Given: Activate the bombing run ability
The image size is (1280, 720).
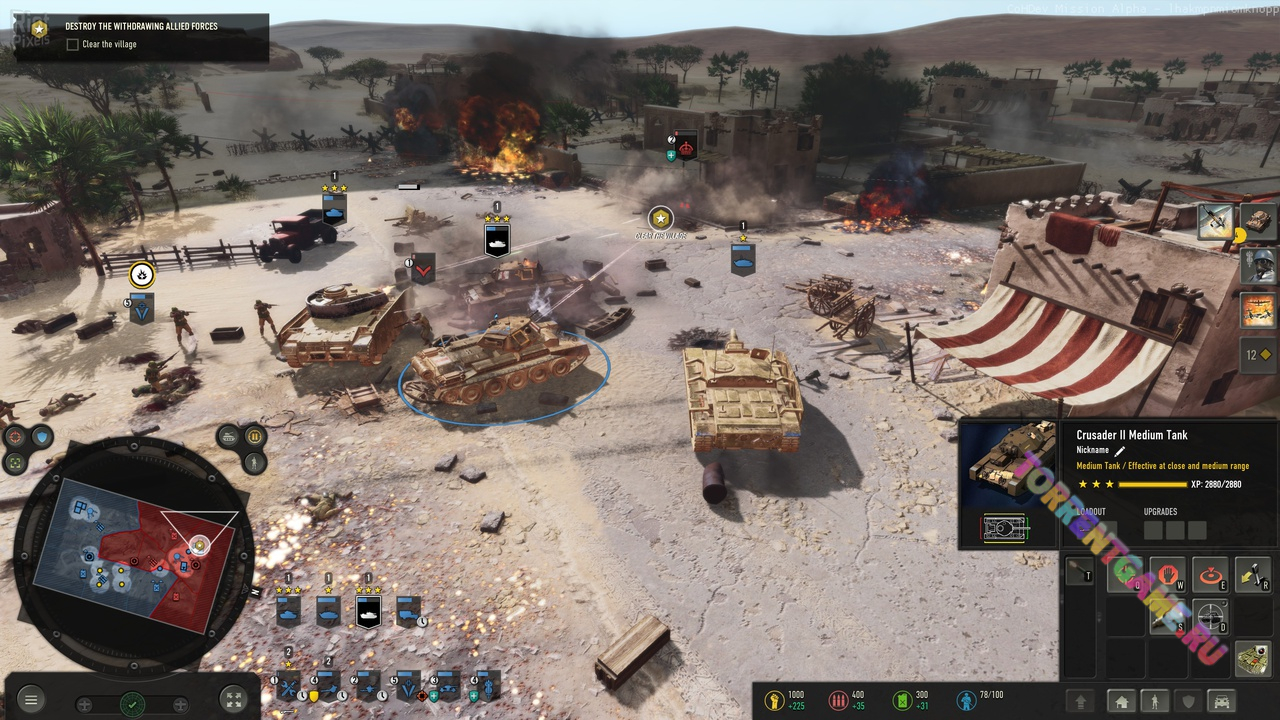Looking at the screenshot, I should pos(1257,310).
